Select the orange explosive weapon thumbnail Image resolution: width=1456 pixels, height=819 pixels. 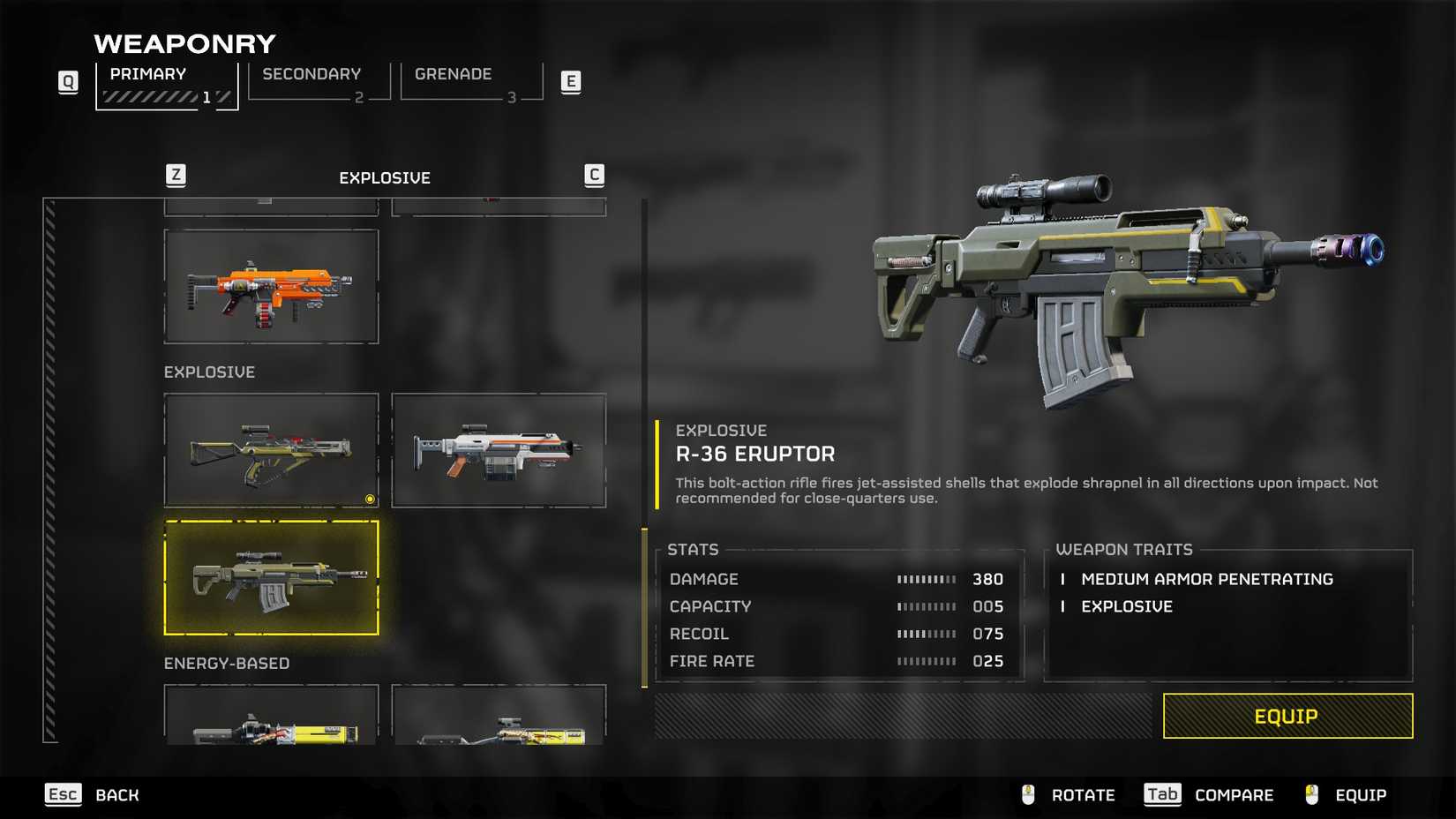271,285
